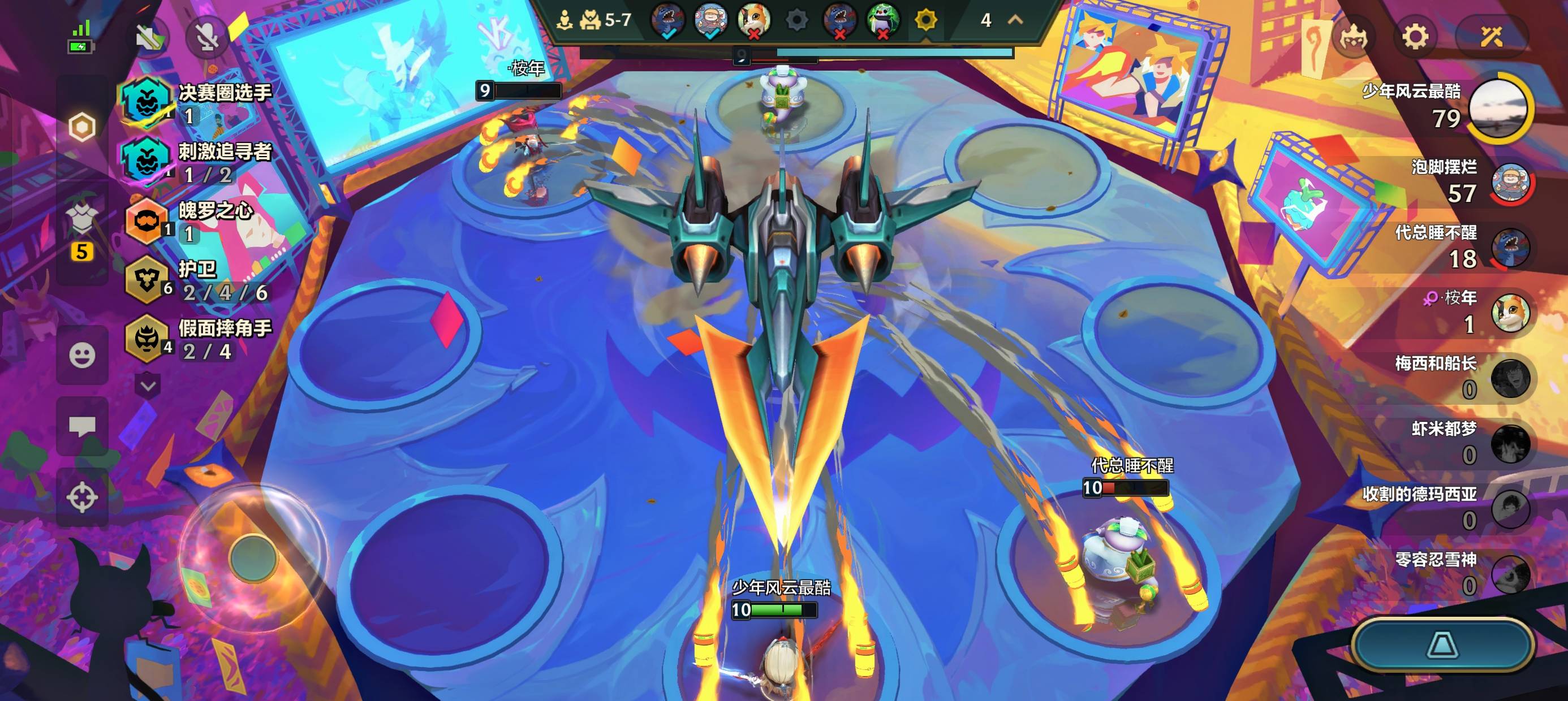The width and height of the screenshot is (1568, 701).
Task: Open the chat speech bubble
Action: pos(82,427)
